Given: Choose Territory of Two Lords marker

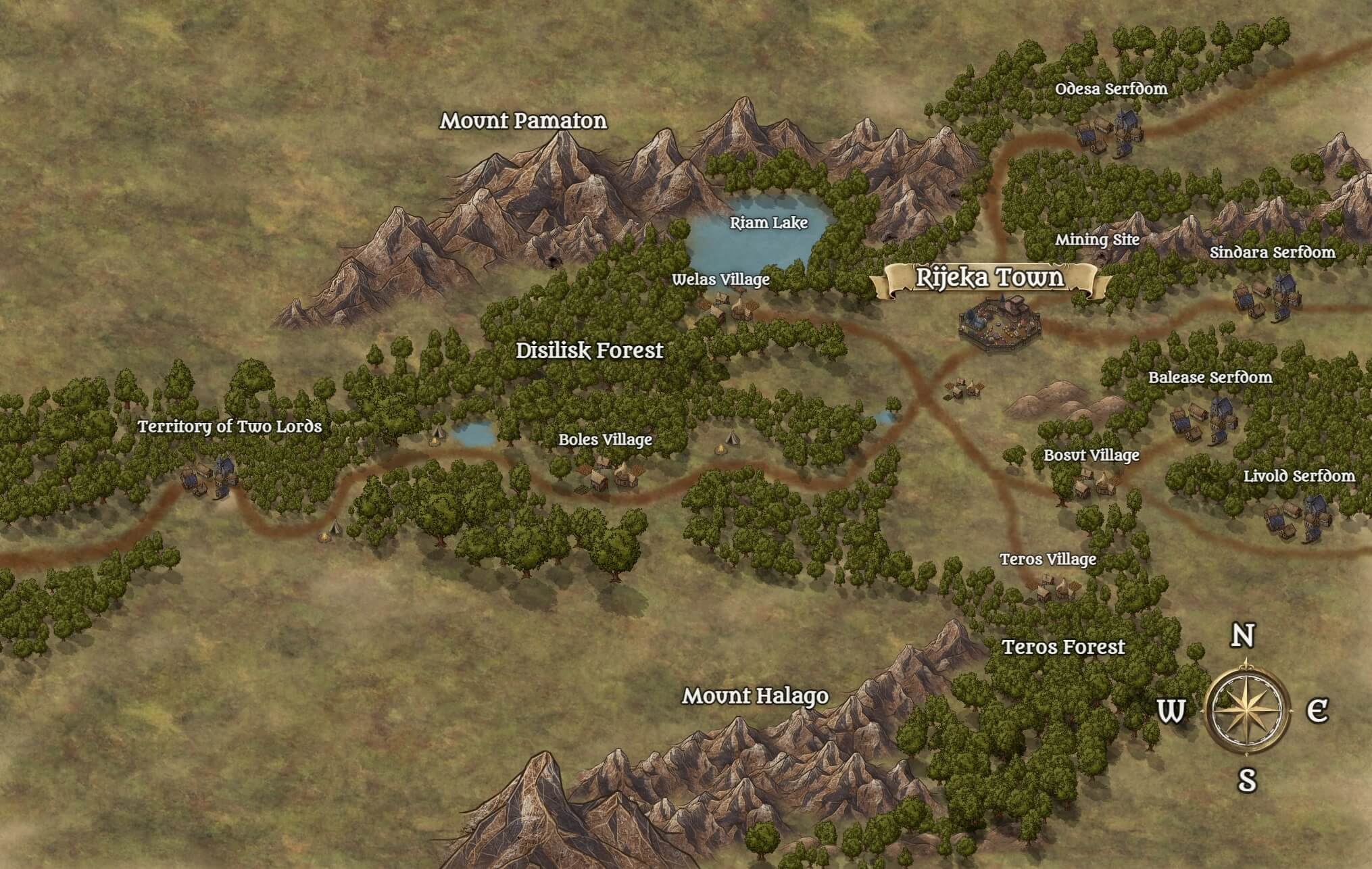Looking at the screenshot, I should pyautogui.click(x=230, y=426).
